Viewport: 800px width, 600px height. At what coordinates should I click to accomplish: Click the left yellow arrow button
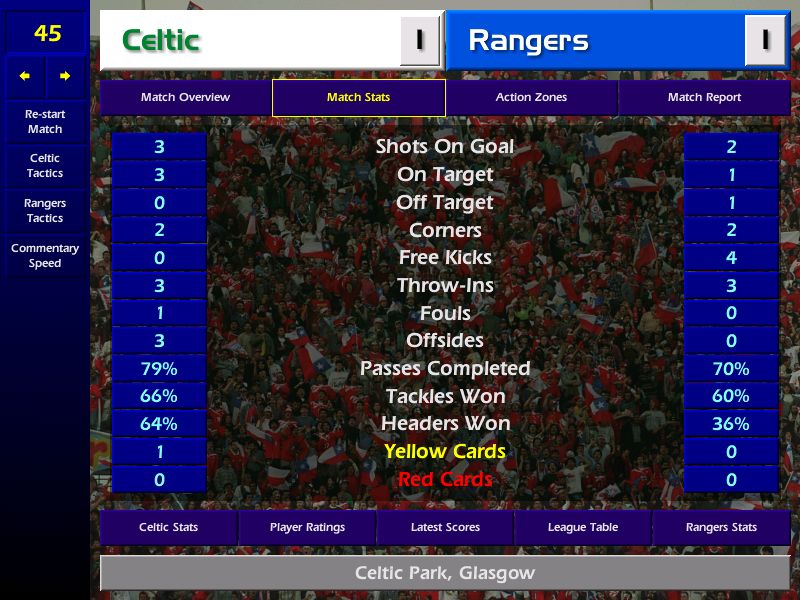[x=25, y=76]
